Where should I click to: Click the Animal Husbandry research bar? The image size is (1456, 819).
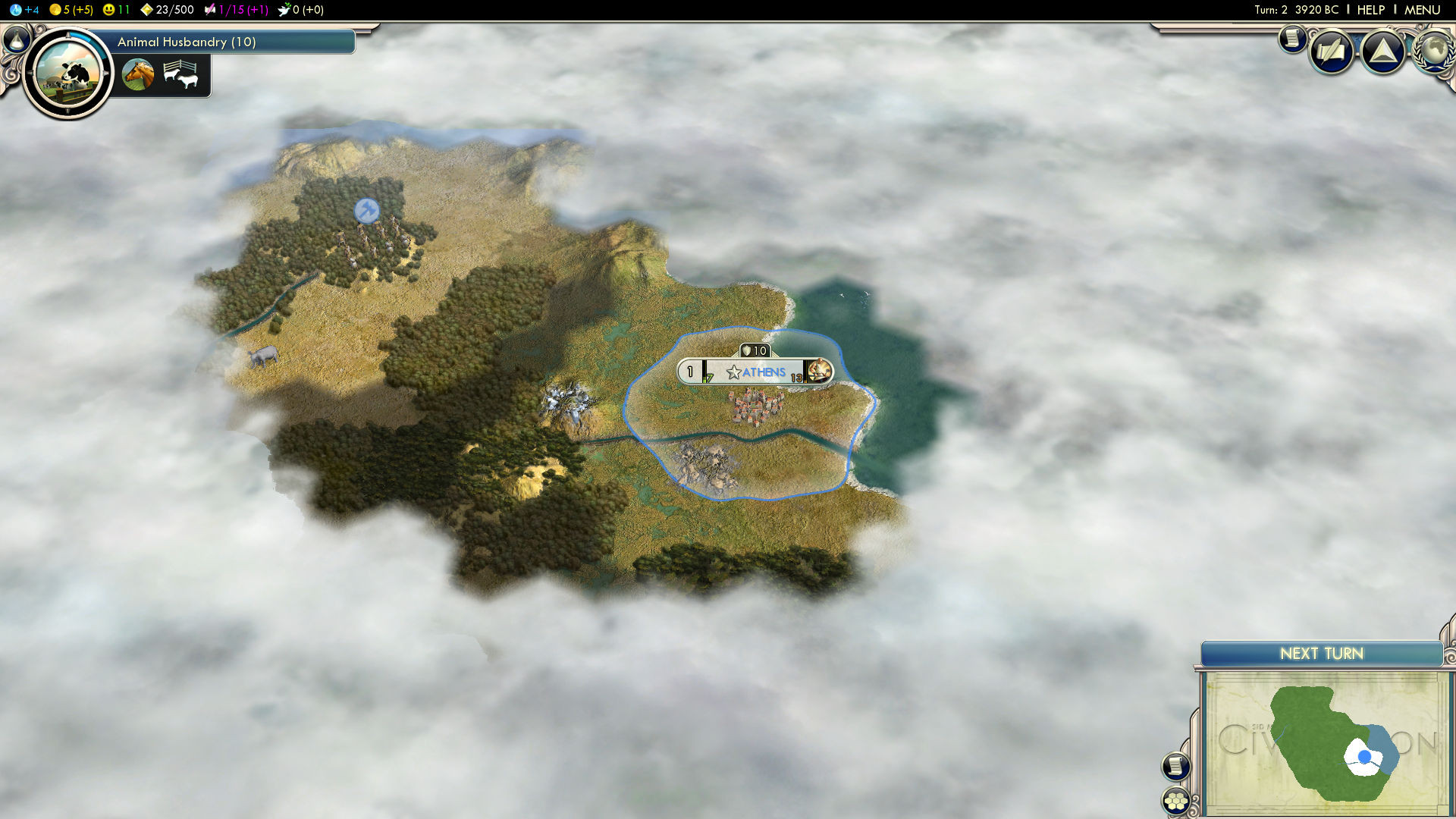click(x=227, y=42)
